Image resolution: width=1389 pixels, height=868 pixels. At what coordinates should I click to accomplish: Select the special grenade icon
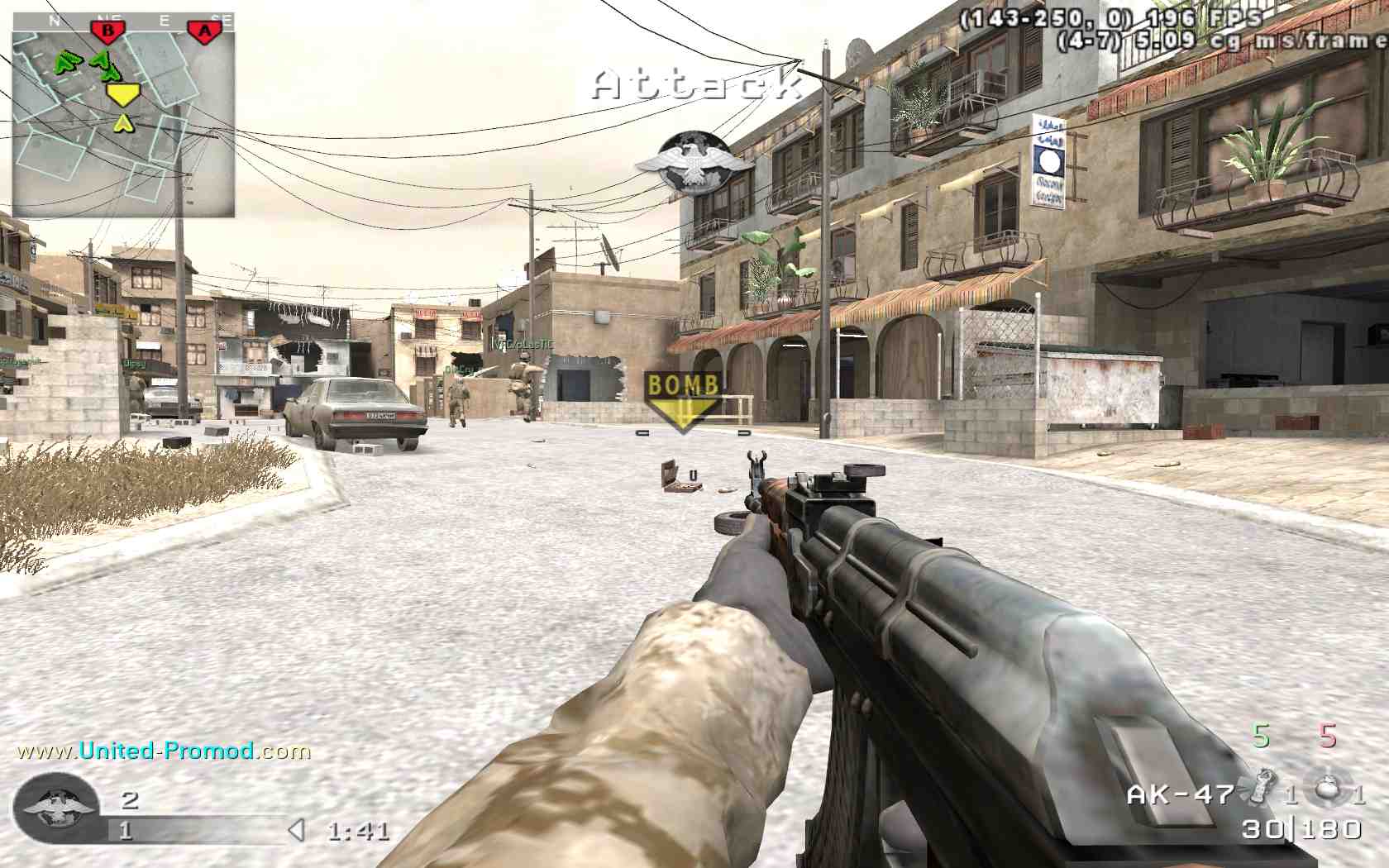[1261, 787]
